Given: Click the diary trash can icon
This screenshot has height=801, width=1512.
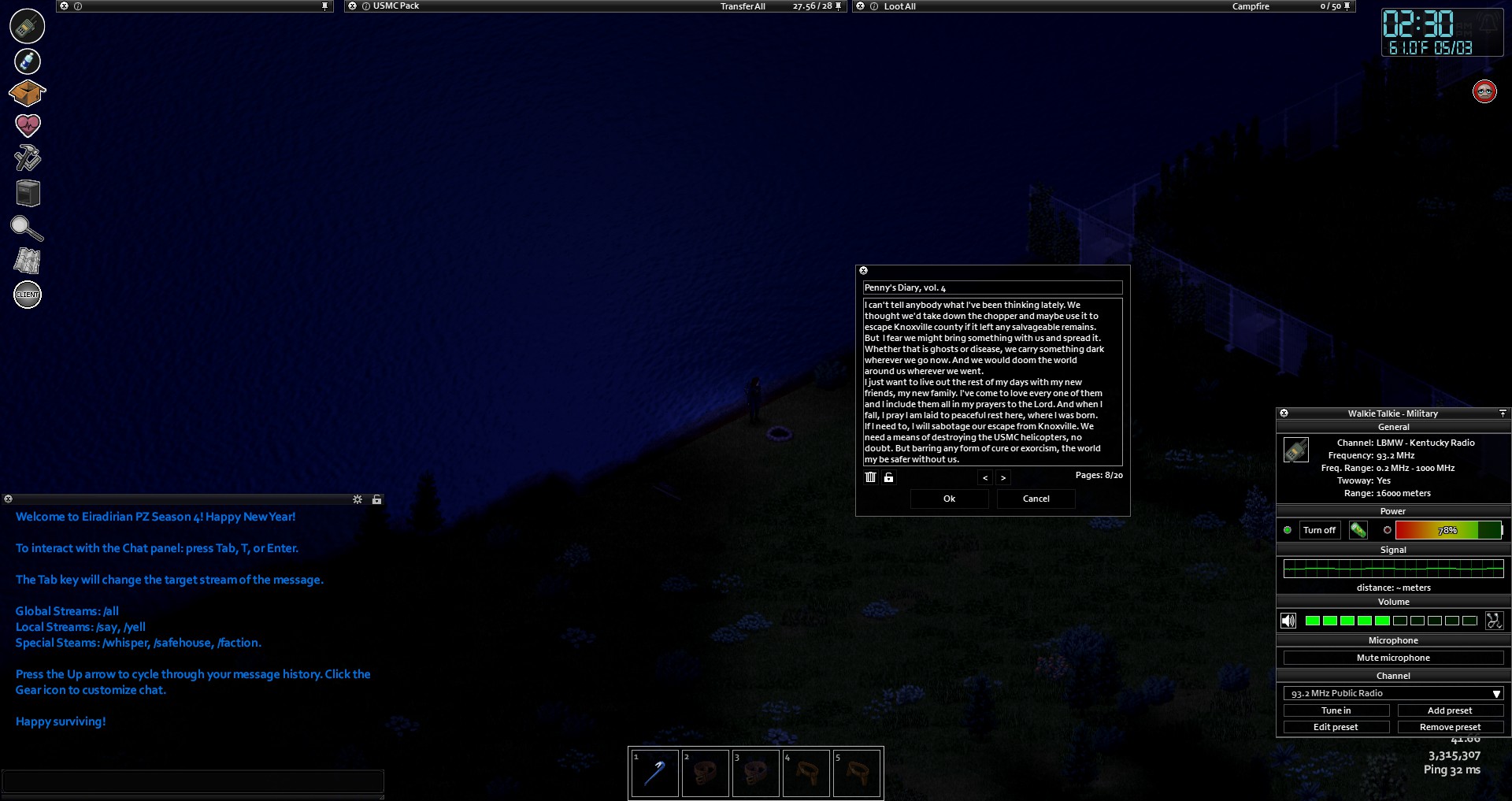Looking at the screenshot, I should click(870, 477).
